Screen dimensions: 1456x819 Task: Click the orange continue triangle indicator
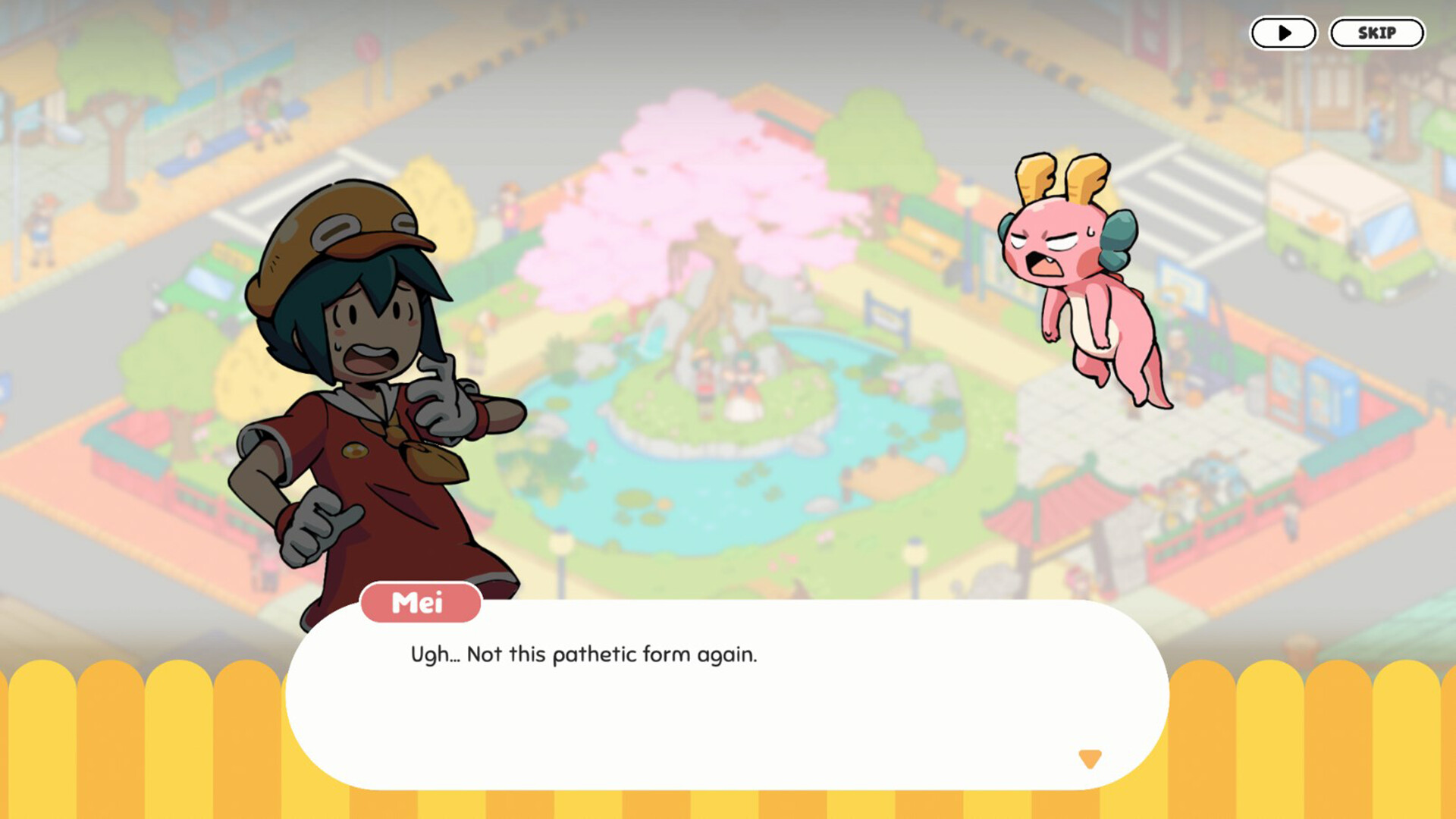click(x=1090, y=757)
